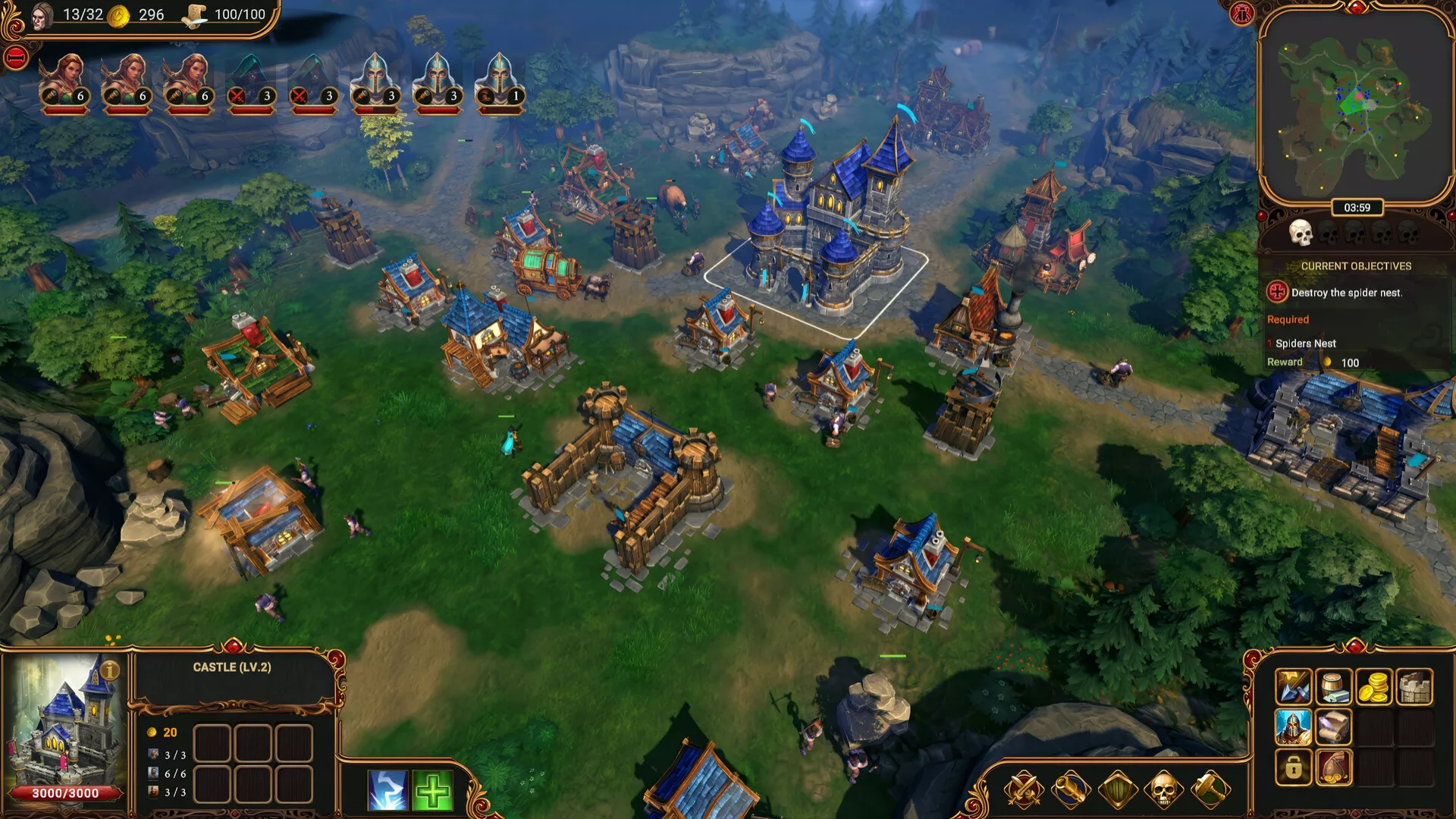Cast the lightning bolt spell
The image size is (1456, 819).
[388, 790]
